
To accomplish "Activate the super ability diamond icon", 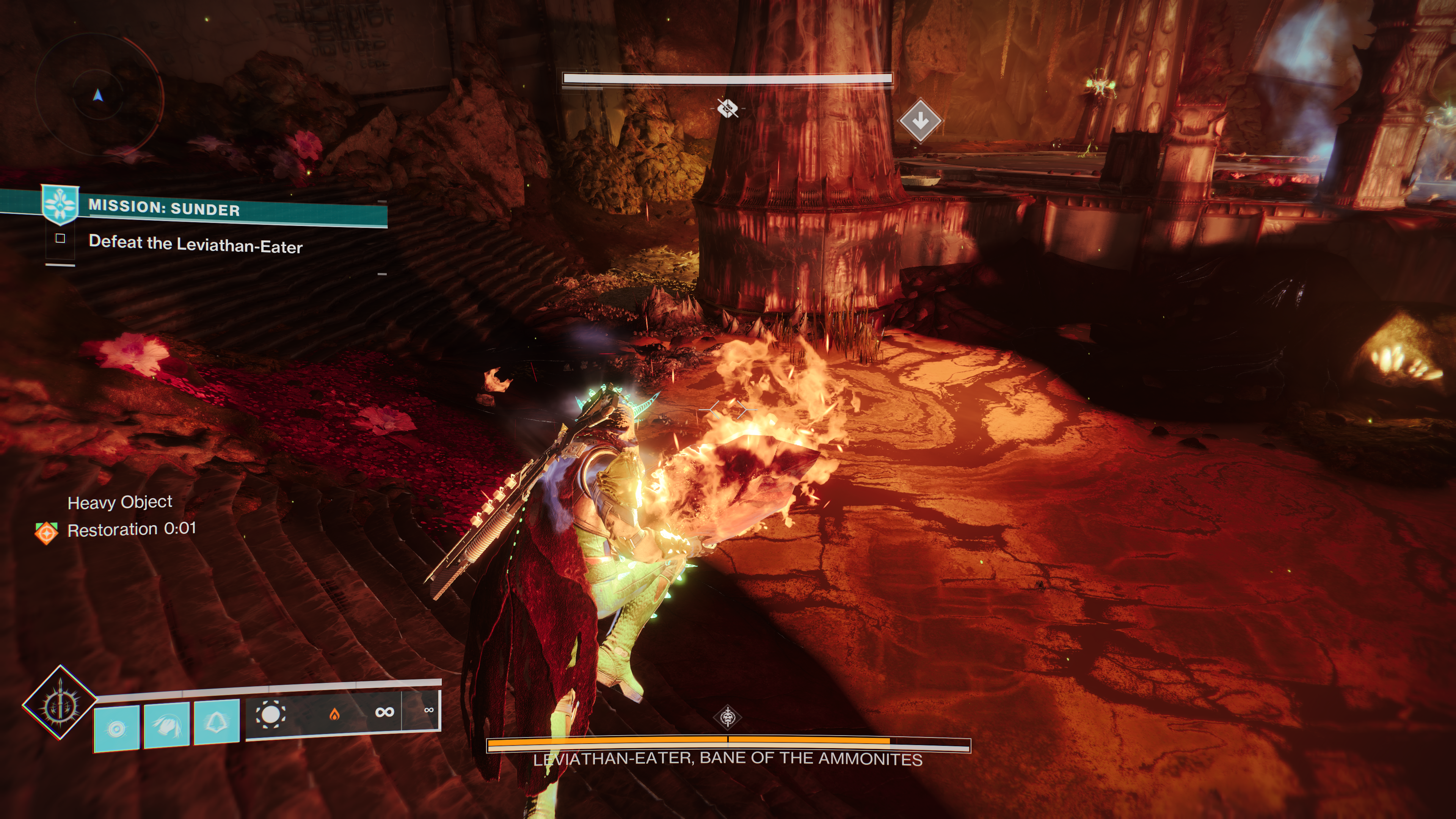I will coord(60,703).
